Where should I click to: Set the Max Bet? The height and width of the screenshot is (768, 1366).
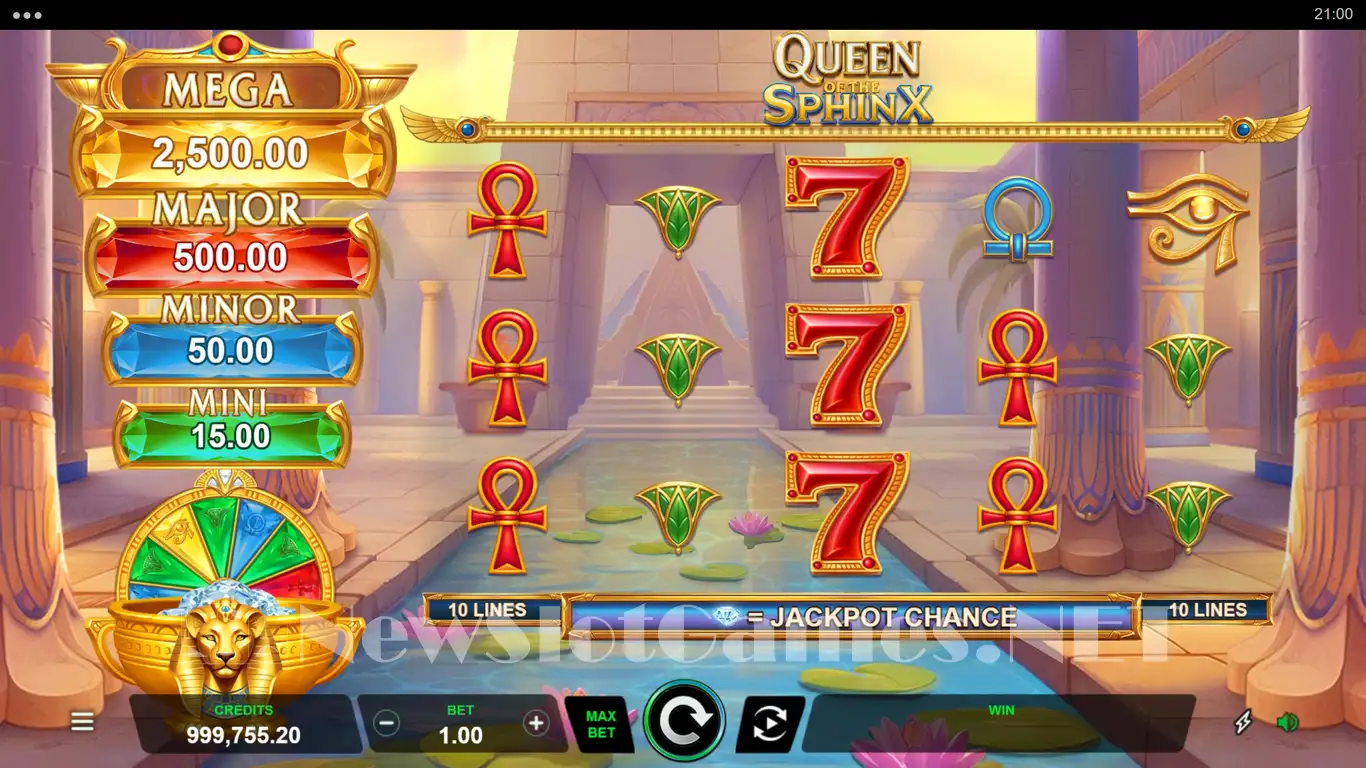pos(600,724)
